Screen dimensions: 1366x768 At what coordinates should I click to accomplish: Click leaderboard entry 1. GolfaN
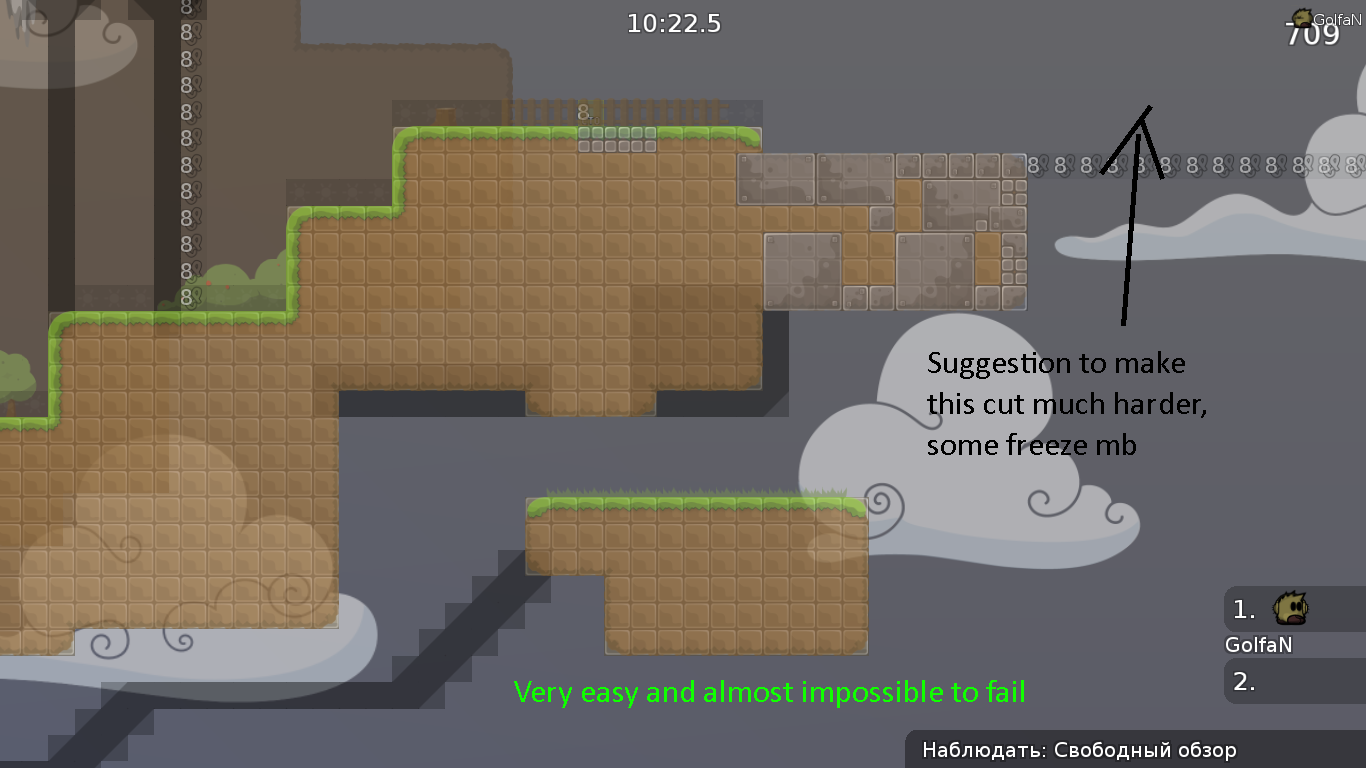click(1245, 608)
